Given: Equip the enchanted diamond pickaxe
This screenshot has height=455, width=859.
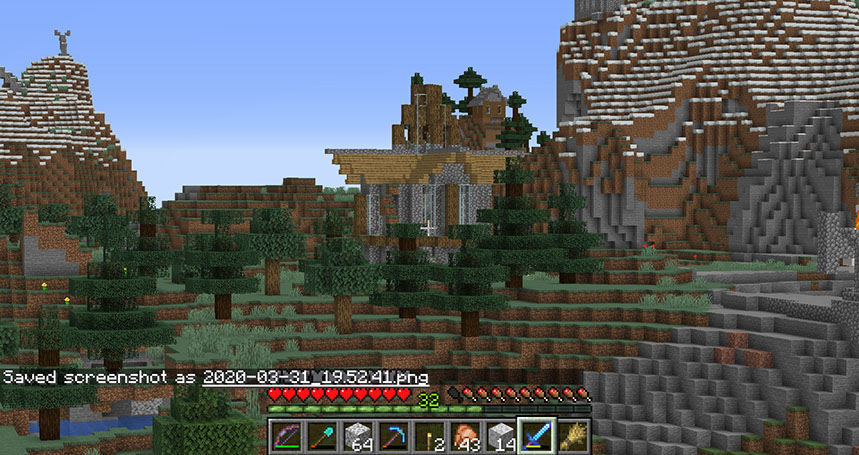Looking at the screenshot, I should click(x=394, y=436).
